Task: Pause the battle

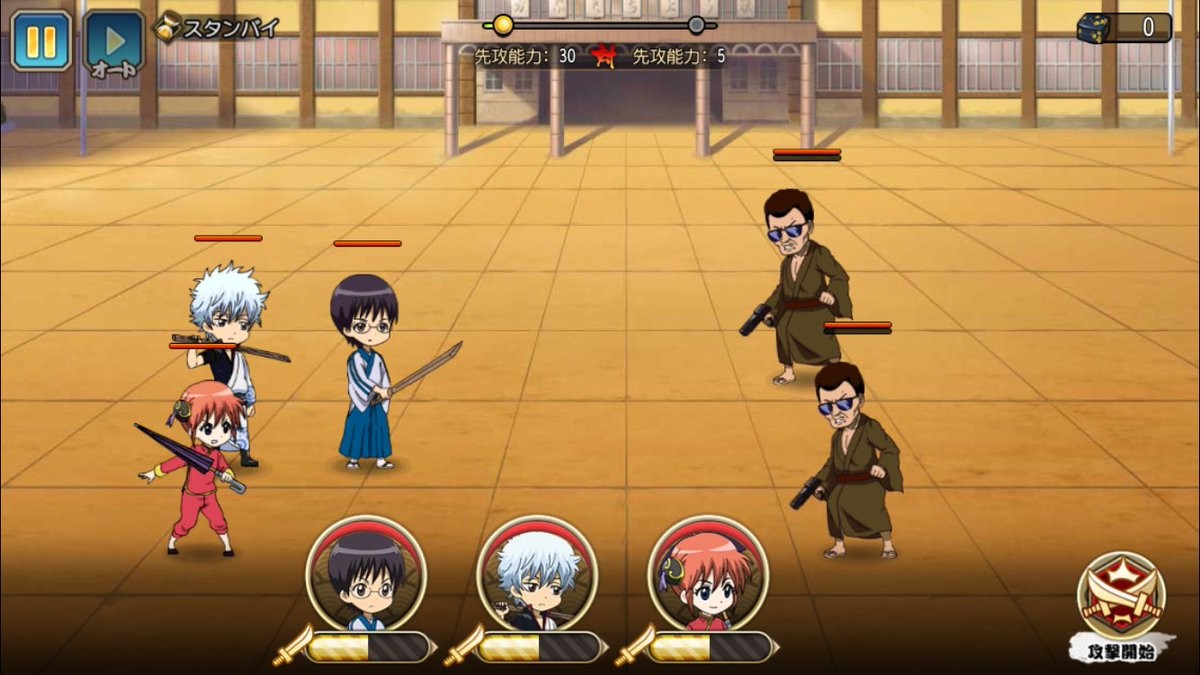Action: 41,41
